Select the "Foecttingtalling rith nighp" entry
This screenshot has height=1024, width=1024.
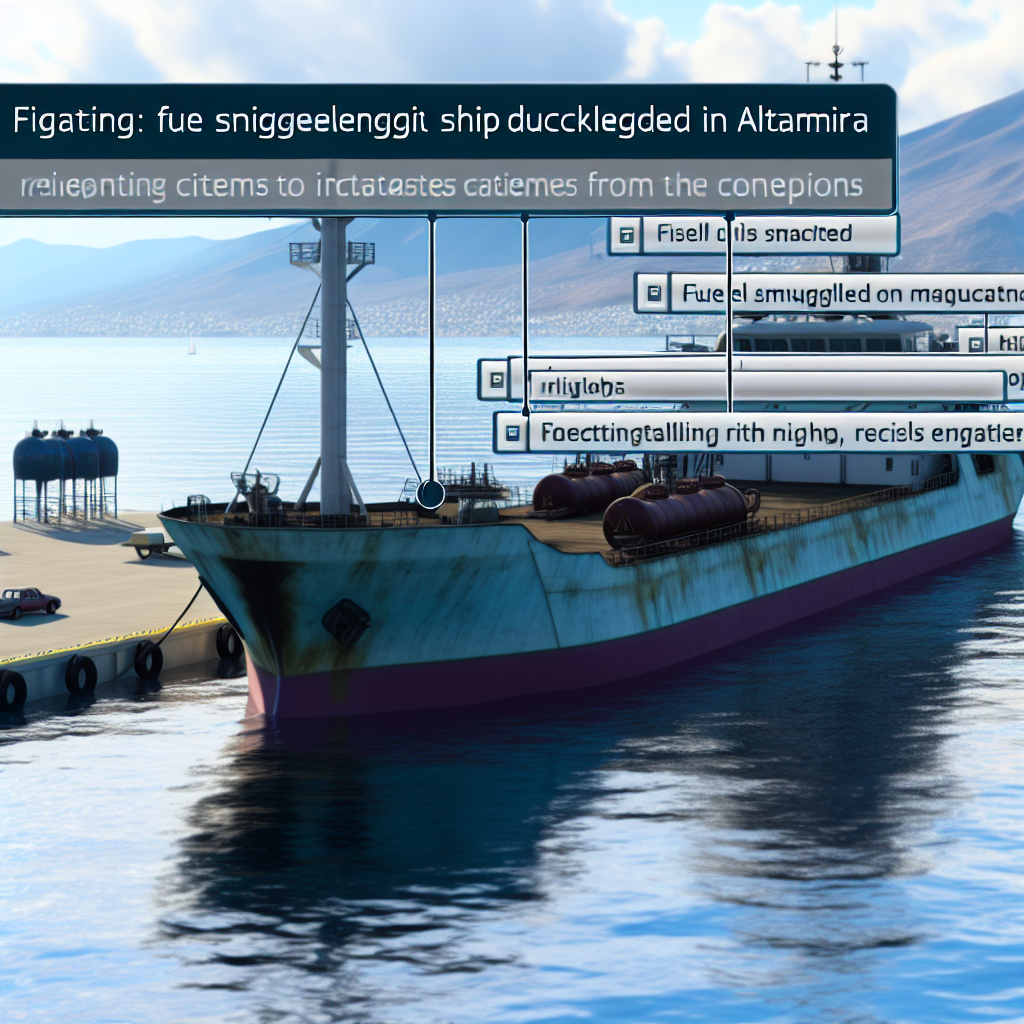point(770,434)
